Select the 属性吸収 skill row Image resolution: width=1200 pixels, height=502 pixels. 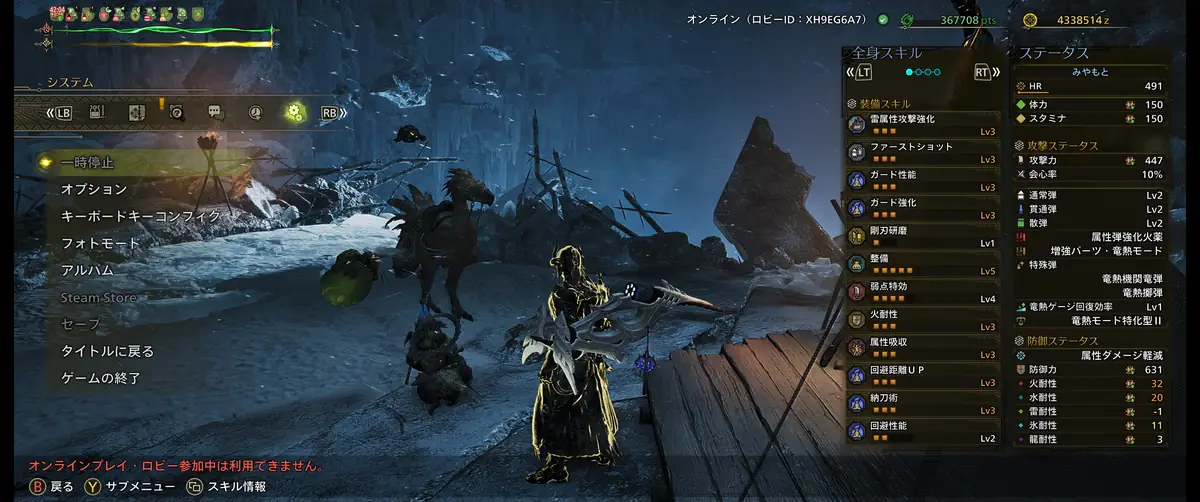coord(922,348)
